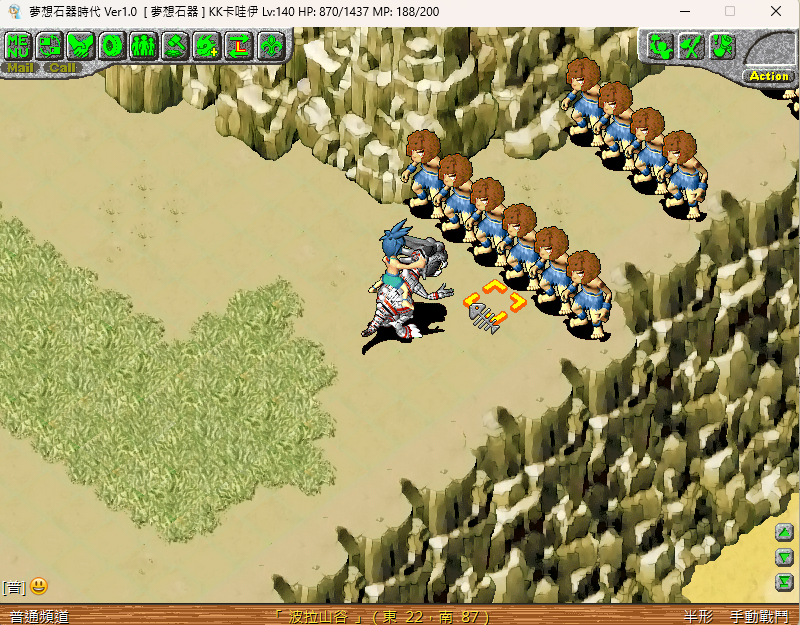Open the three-people party icon
The image size is (800, 625).
point(143,45)
